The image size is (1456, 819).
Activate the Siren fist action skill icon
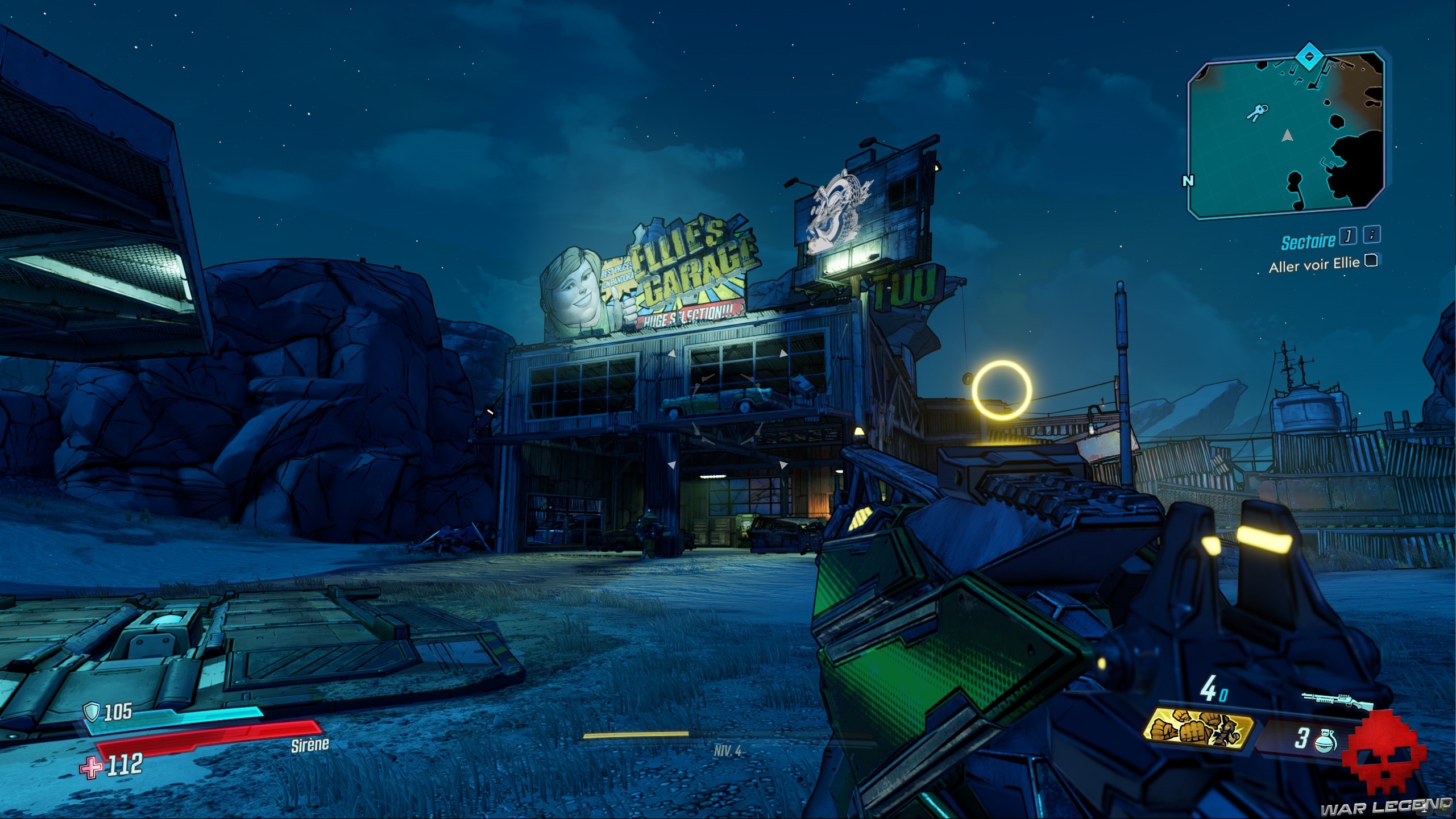[1198, 730]
